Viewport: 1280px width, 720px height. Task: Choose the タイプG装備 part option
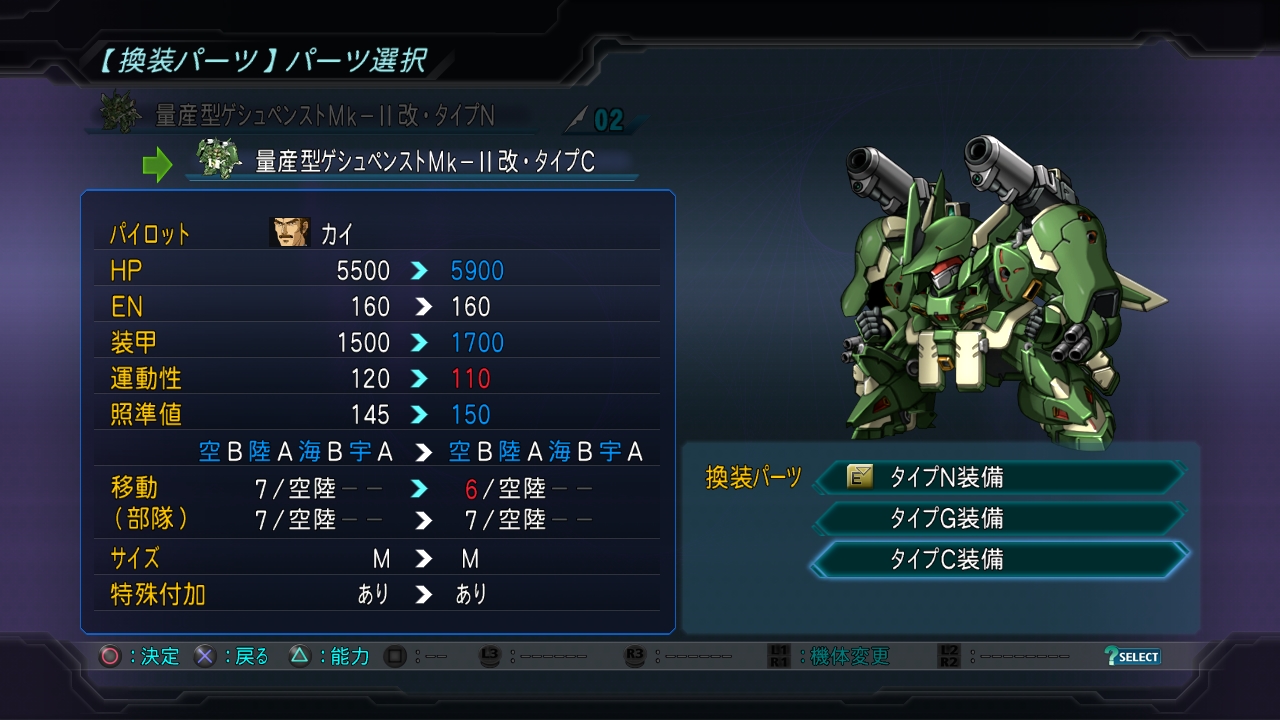tap(998, 519)
